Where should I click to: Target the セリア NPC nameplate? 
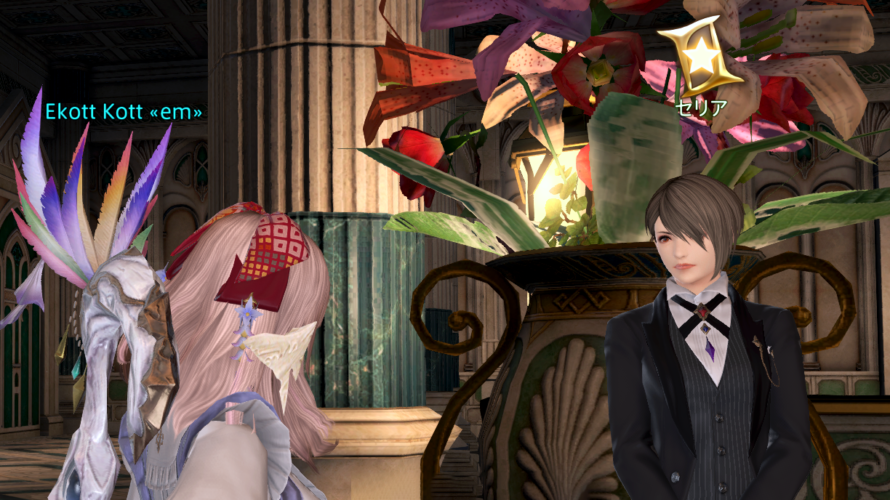pos(701,108)
